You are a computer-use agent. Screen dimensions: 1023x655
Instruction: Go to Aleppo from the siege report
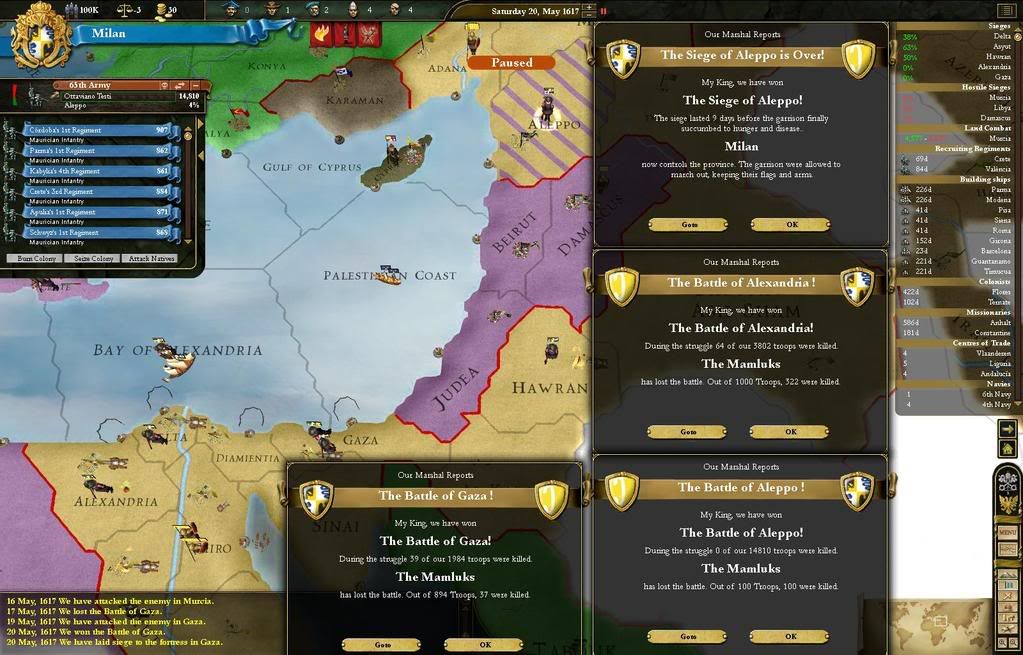[689, 224]
